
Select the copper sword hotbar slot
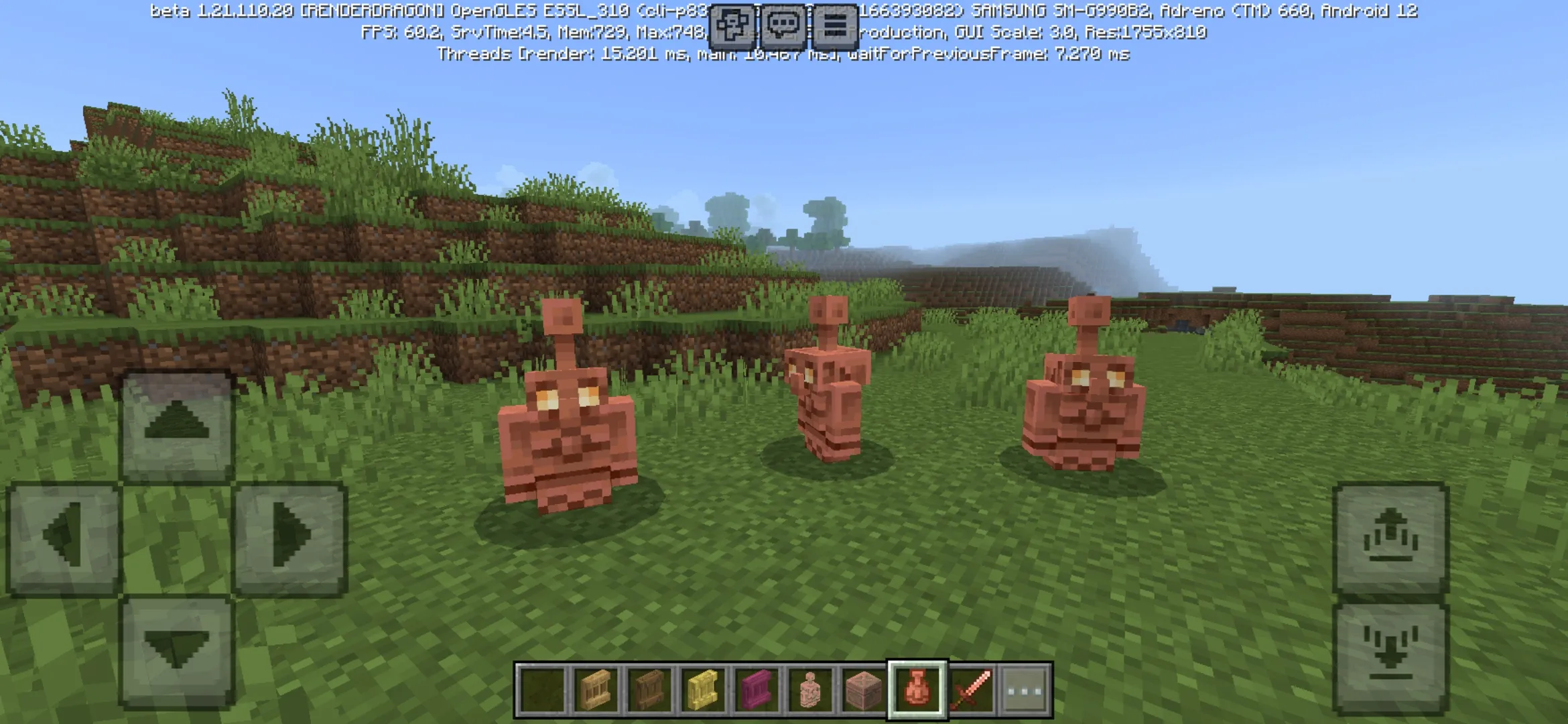[971, 690]
